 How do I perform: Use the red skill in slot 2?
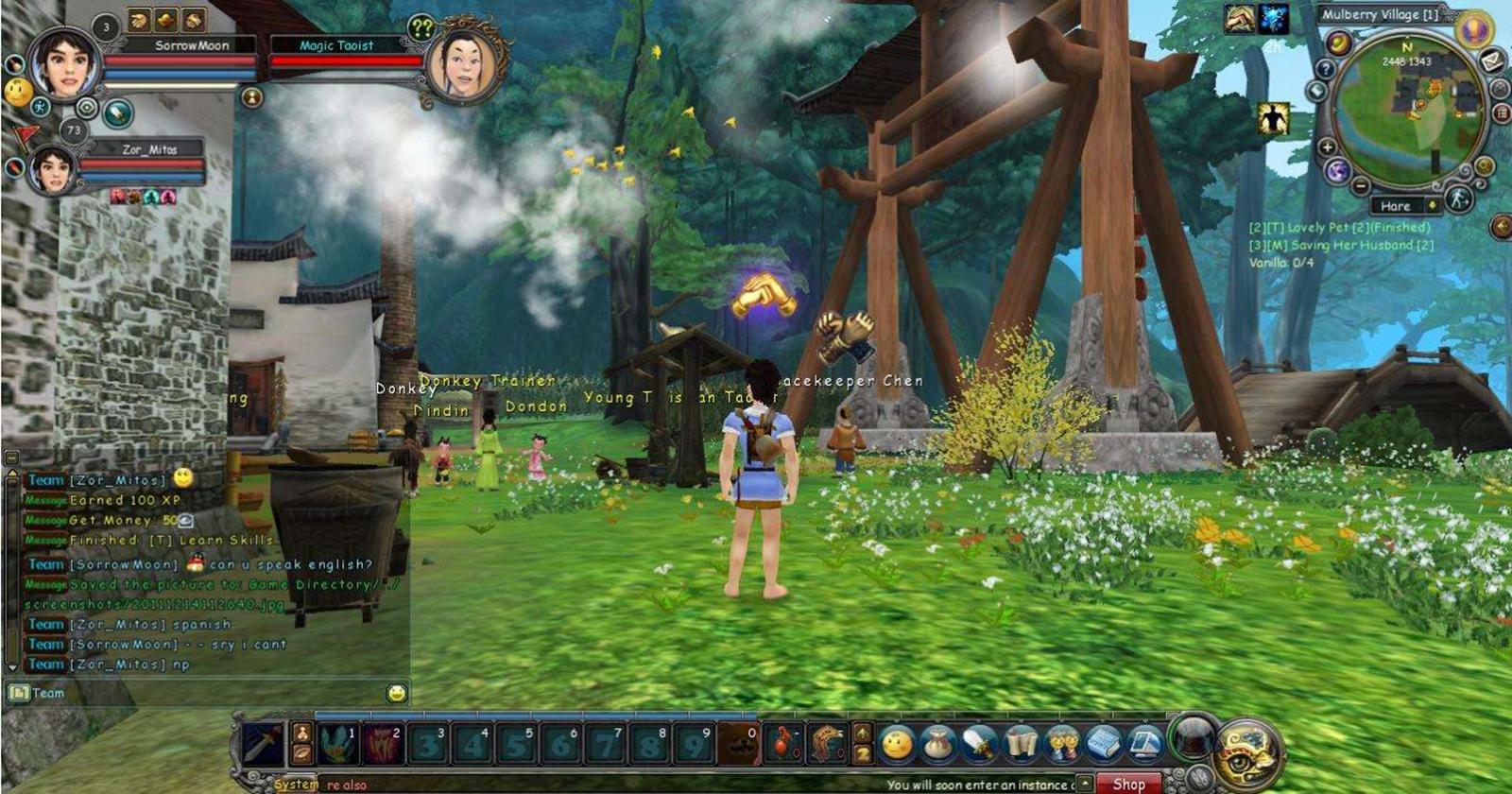click(383, 744)
